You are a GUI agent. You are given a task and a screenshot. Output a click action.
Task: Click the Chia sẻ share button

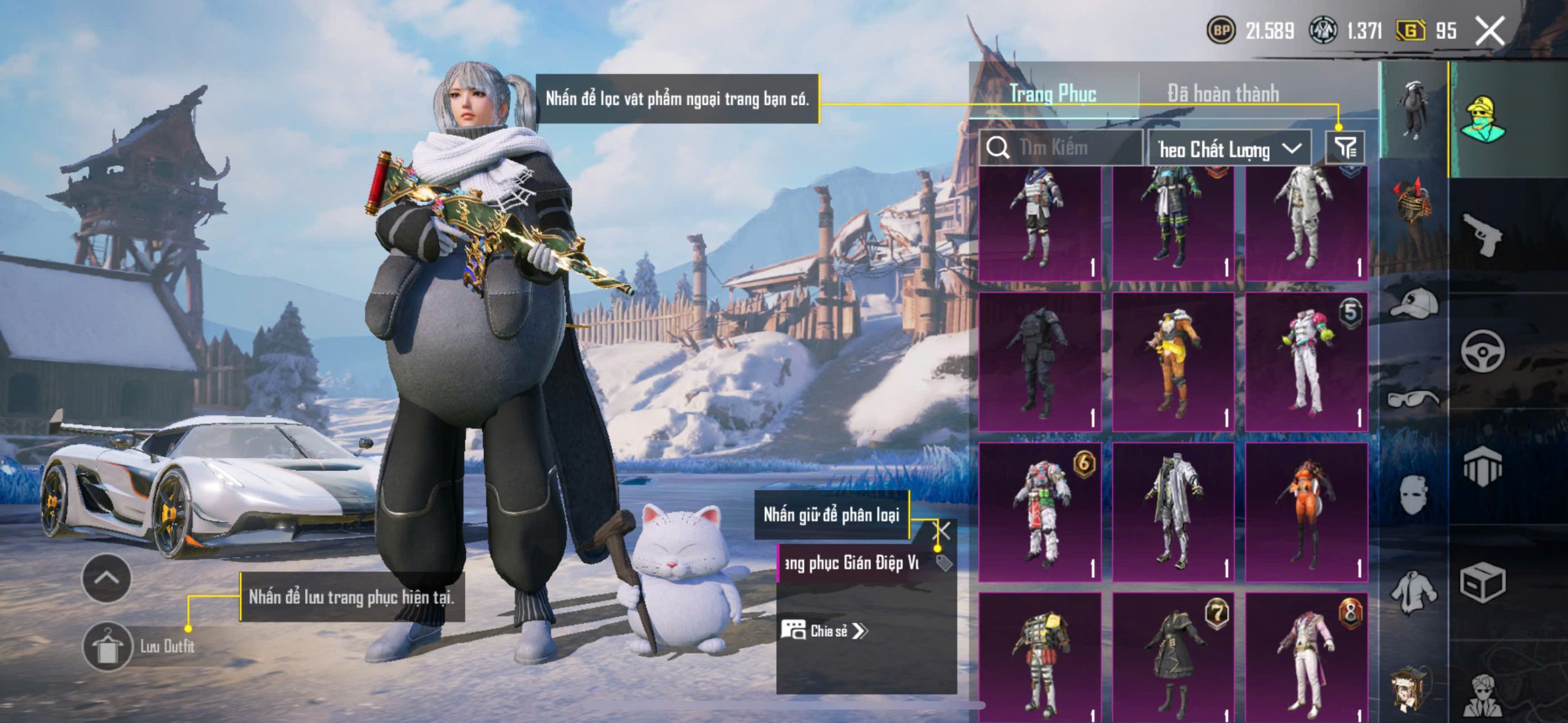[x=824, y=631]
